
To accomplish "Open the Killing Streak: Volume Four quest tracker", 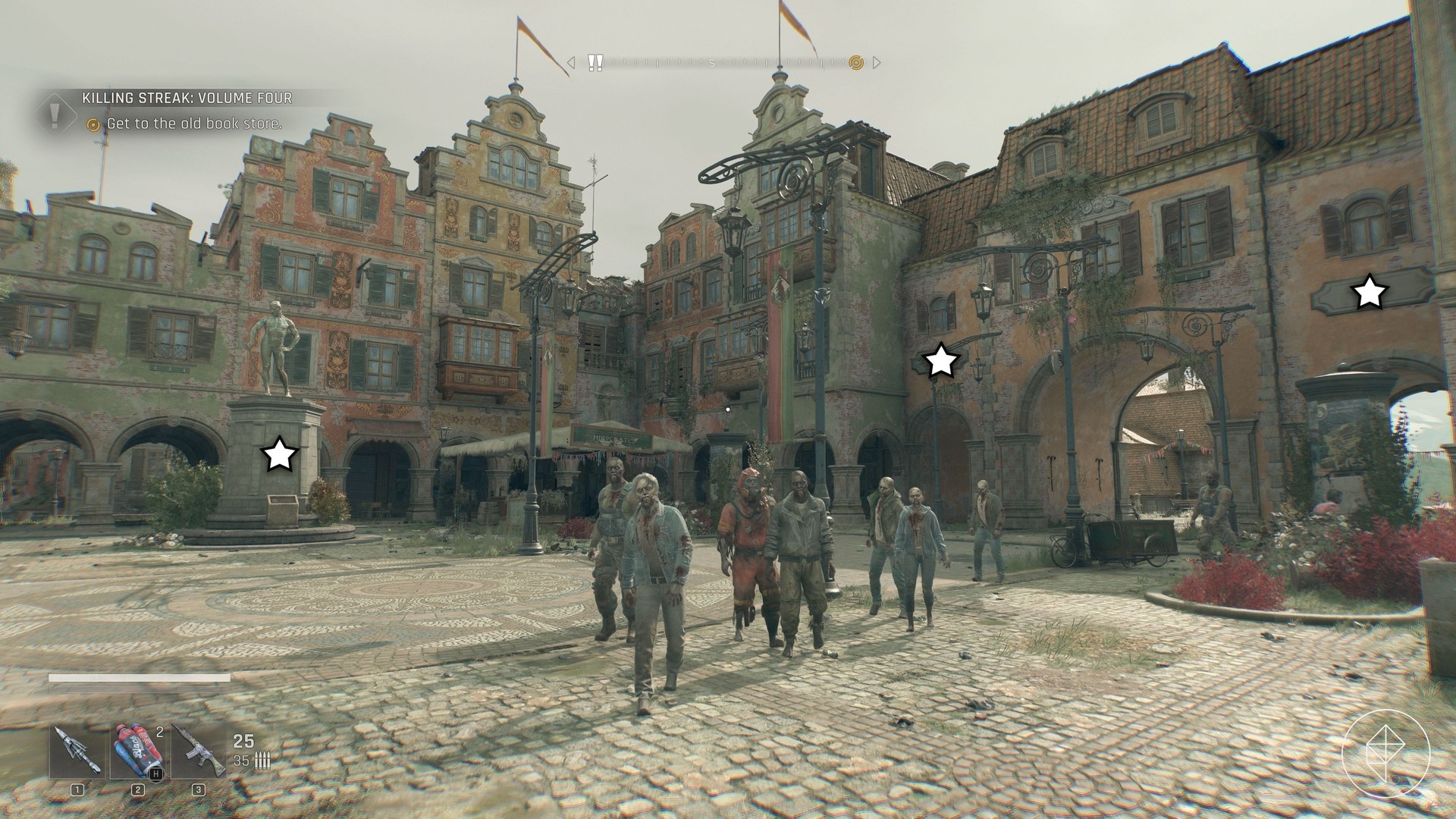I will tap(187, 99).
